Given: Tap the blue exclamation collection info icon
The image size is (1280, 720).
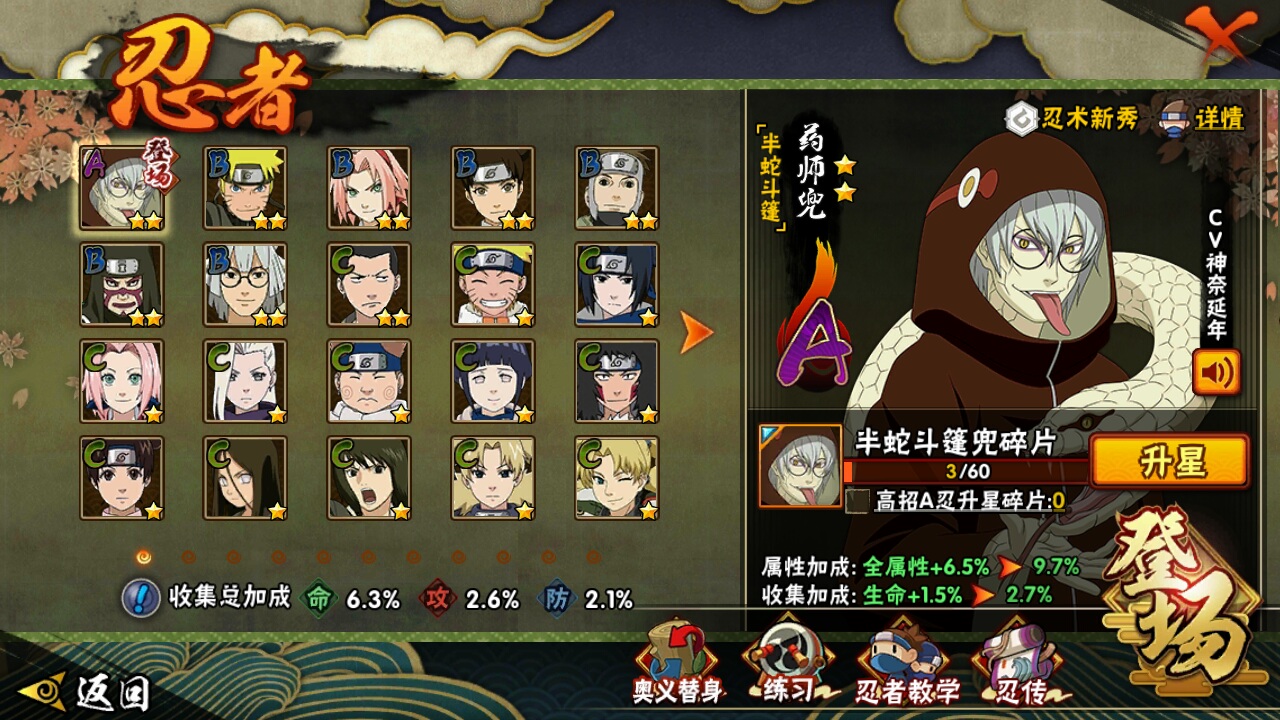Looking at the screenshot, I should tap(141, 598).
